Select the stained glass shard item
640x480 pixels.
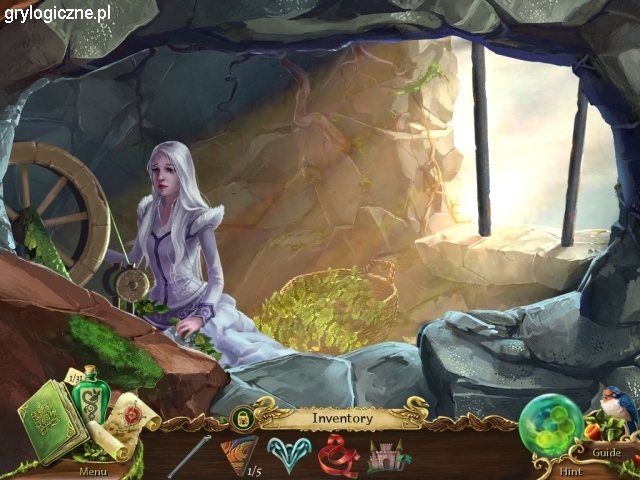coord(238,455)
